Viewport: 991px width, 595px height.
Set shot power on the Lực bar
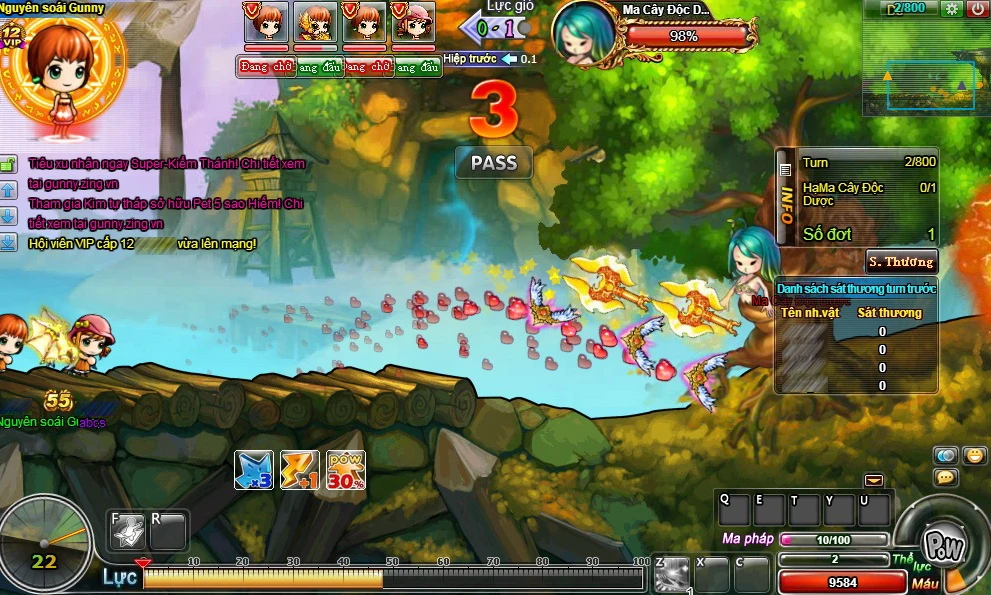coord(392,577)
